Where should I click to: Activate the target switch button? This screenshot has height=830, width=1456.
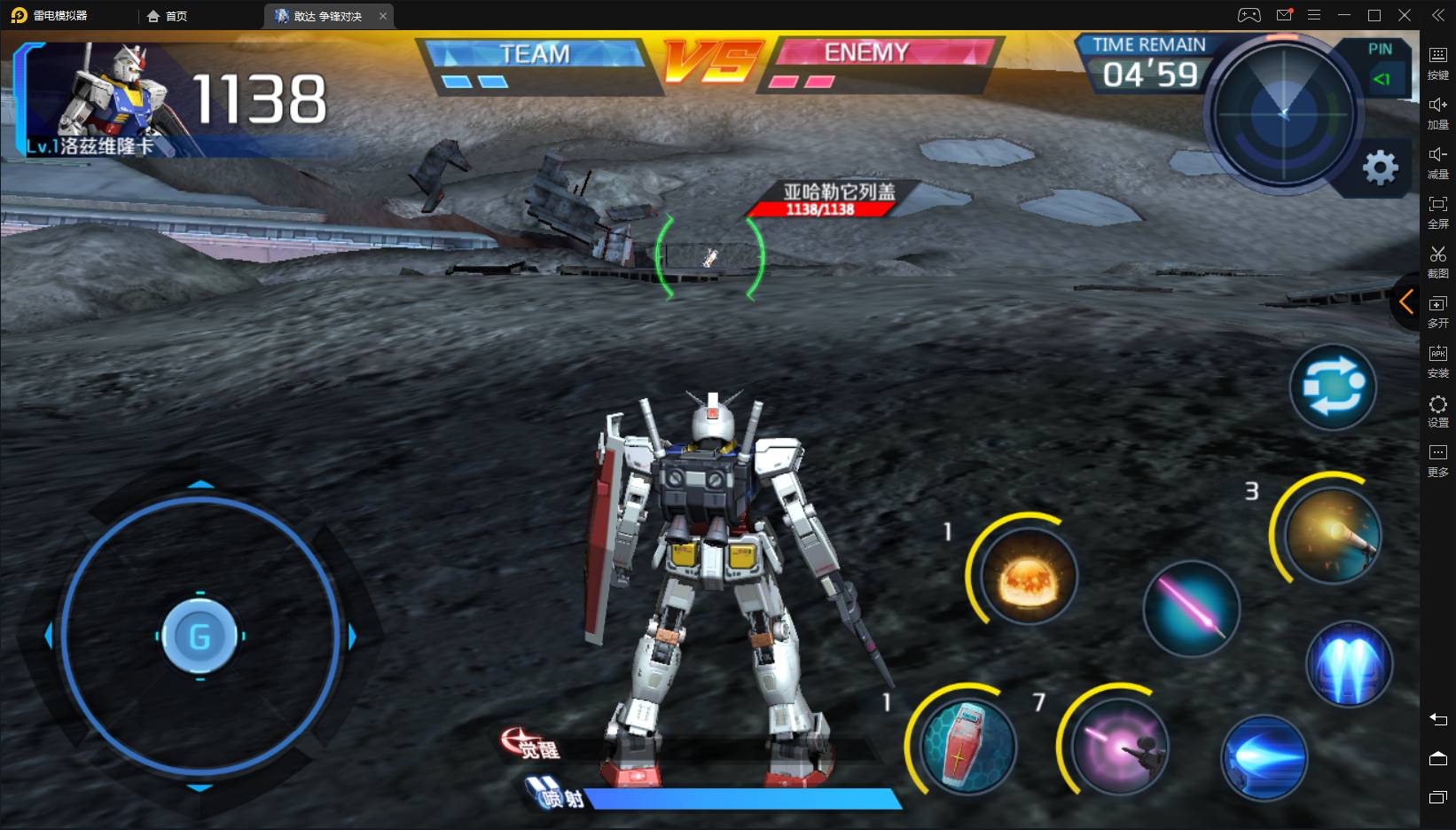tap(1332, 388)
